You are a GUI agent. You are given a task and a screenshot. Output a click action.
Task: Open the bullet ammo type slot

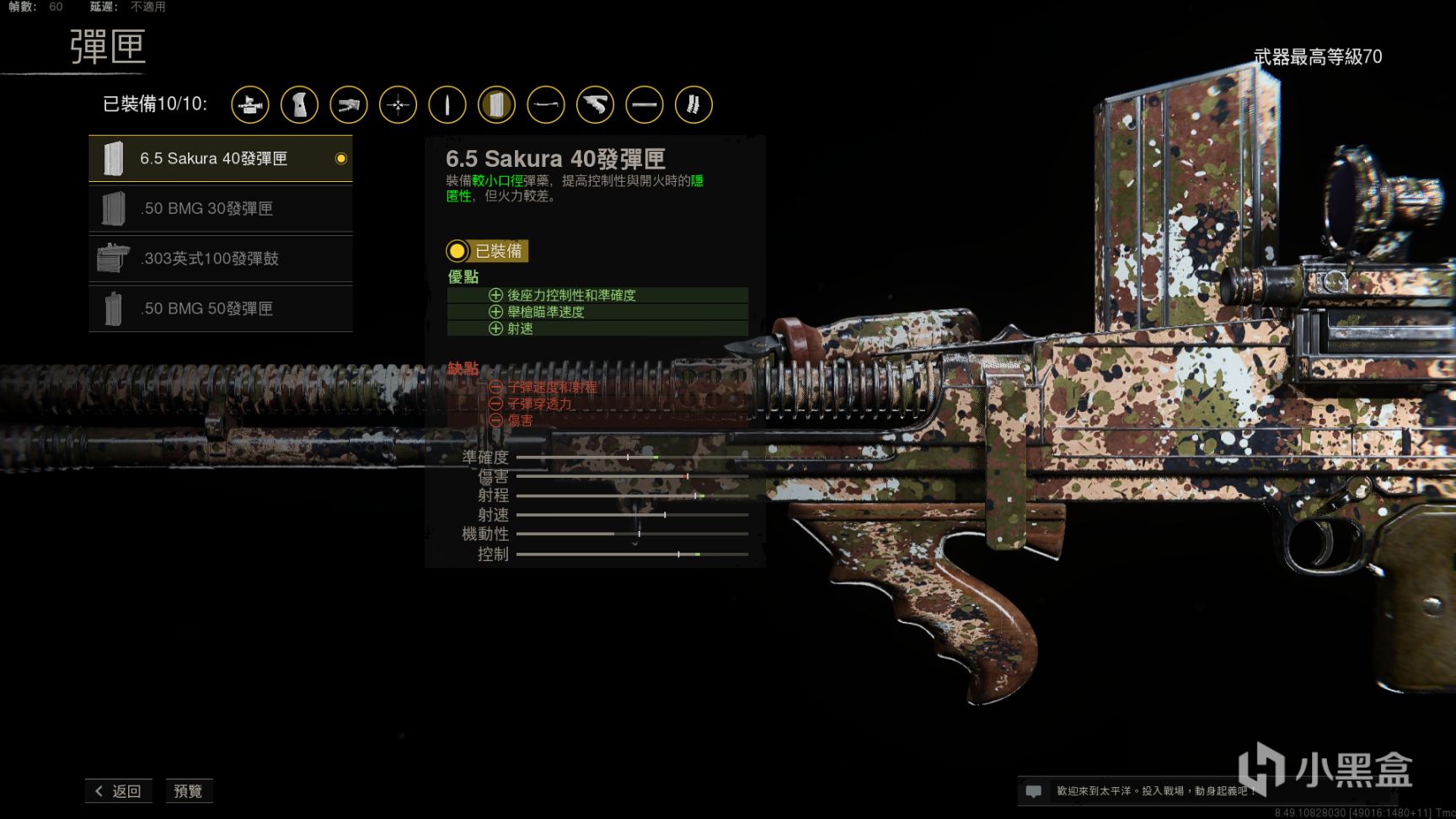[x=447, y=105]
